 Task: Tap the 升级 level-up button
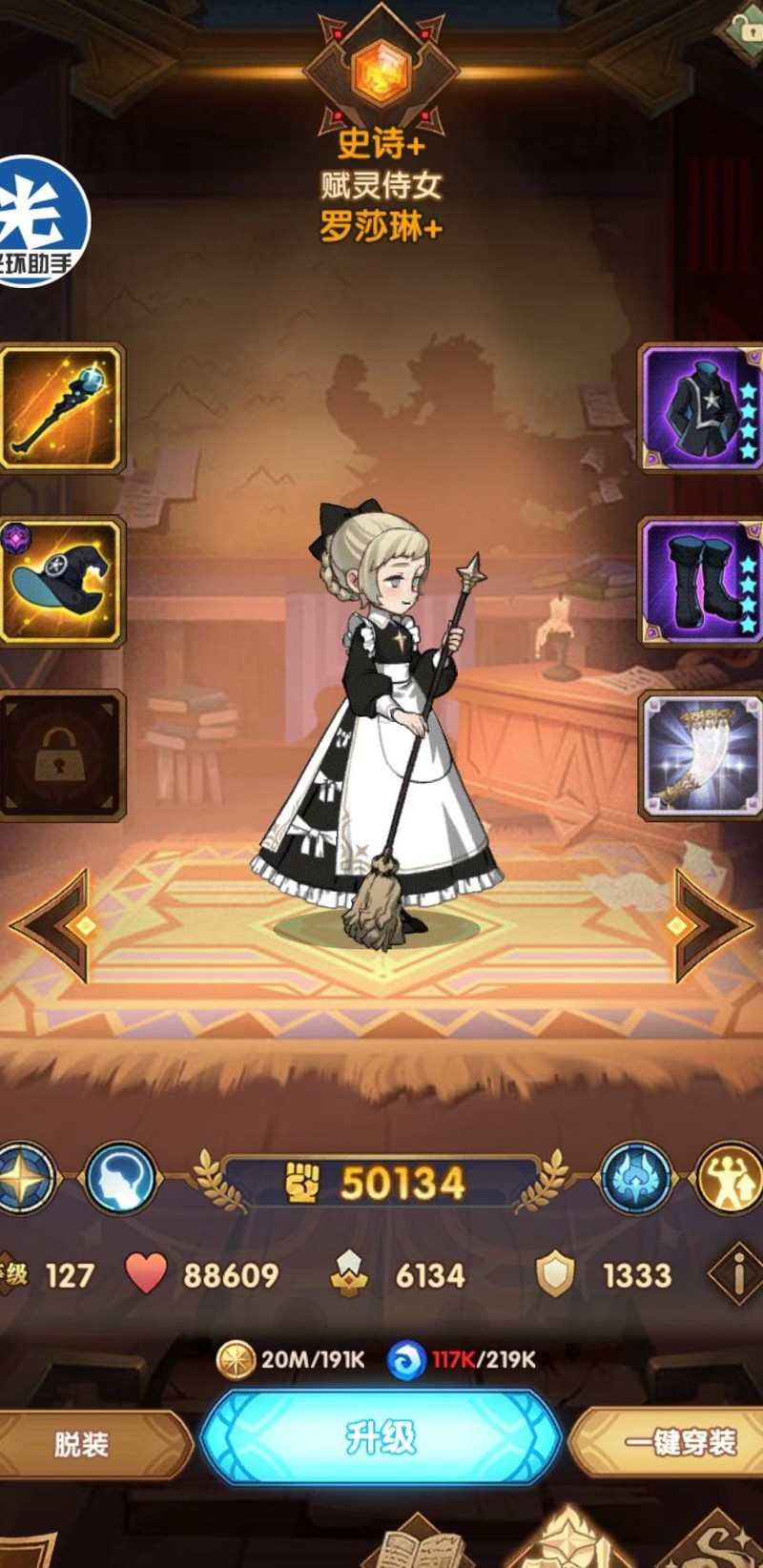point(381,1437)
